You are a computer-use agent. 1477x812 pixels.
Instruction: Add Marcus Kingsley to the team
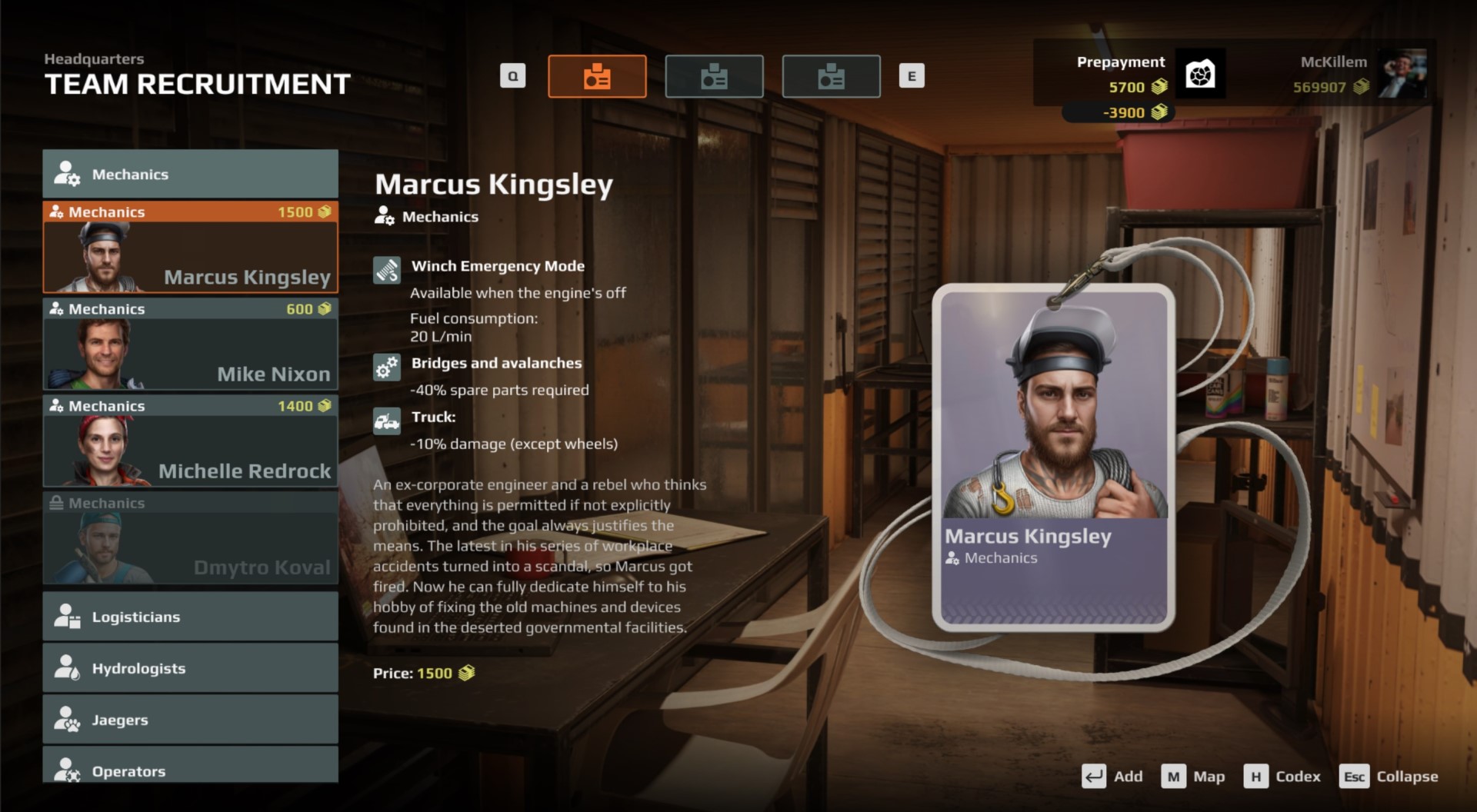(x=1112, y=777)
